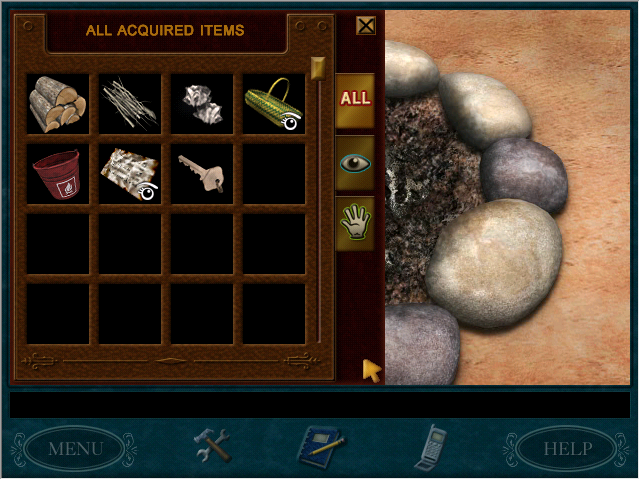Open the HELP screen
This screenshot has width=640, height=480.
567,448
